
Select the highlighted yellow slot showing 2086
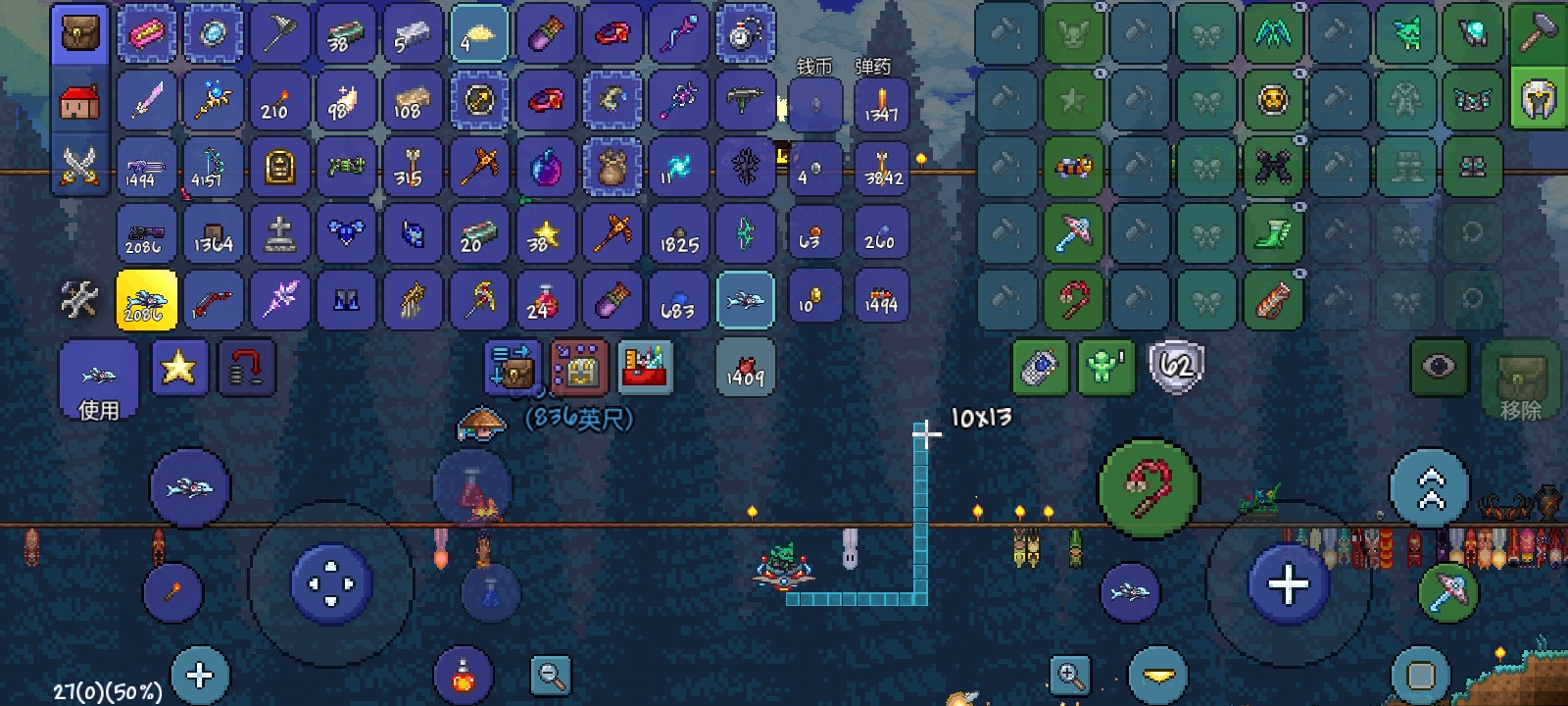(146, 300)
